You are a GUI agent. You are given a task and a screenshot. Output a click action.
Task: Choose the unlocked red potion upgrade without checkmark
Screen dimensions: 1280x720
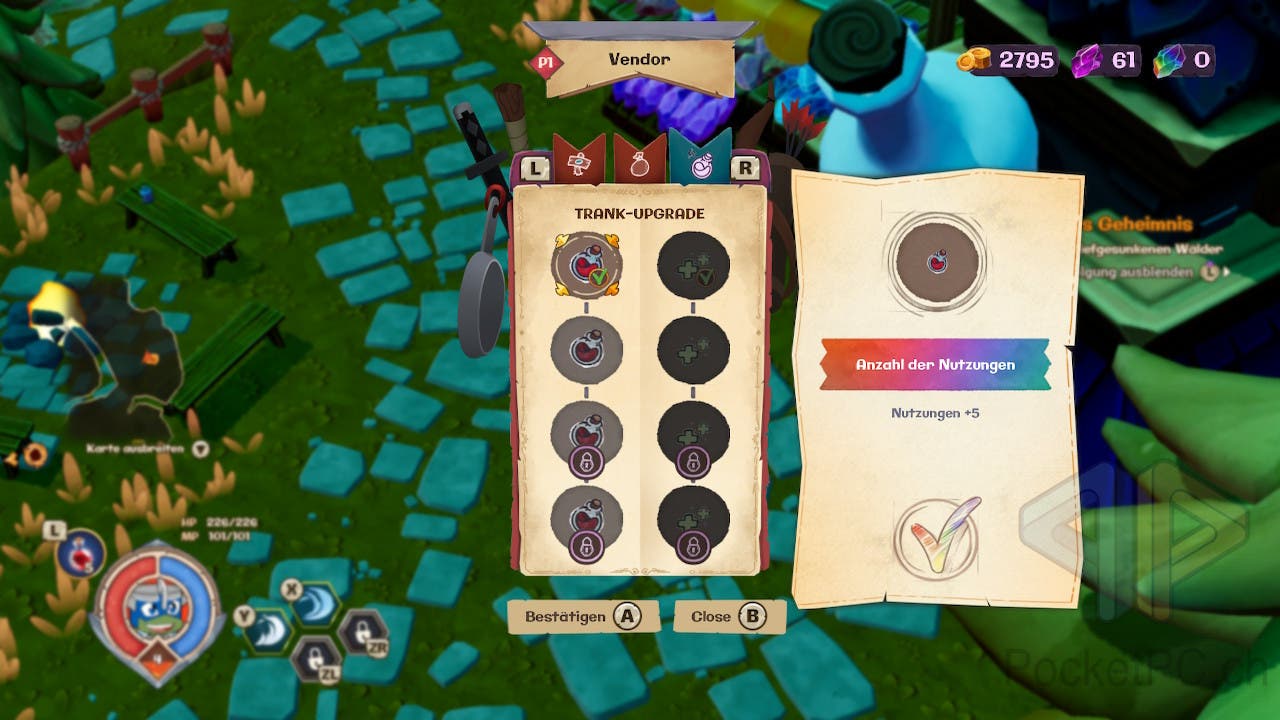586,349
